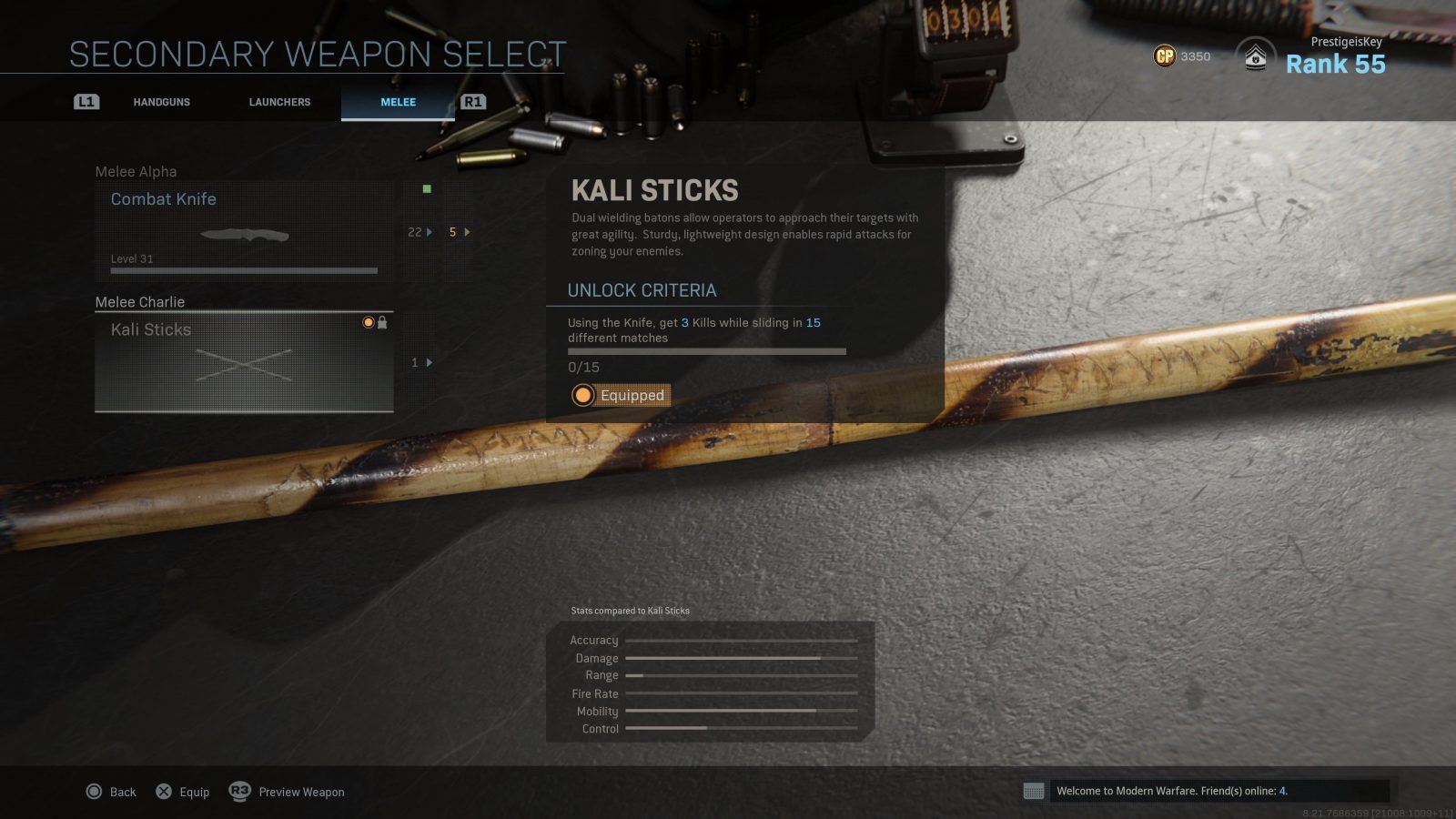The image size is (1456, 819).
Task: Open the Launchers category tab
Action: 278,102
